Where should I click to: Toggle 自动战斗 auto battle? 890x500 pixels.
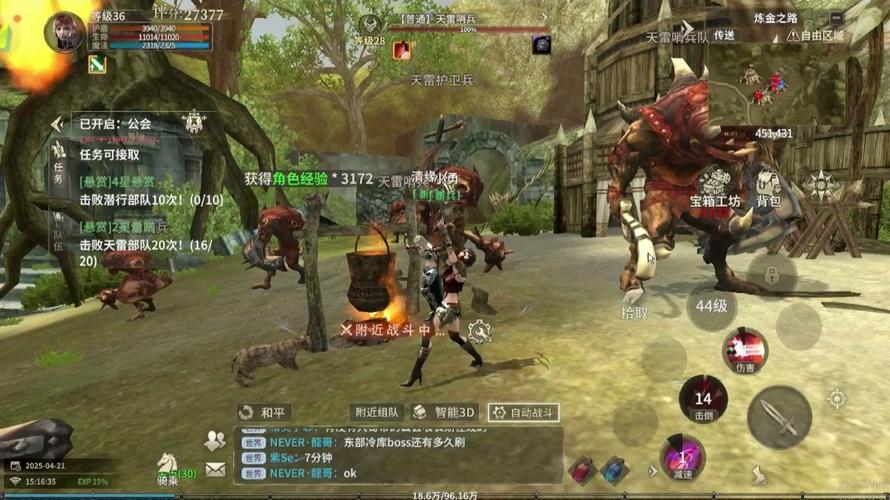(x=521, y=412)
